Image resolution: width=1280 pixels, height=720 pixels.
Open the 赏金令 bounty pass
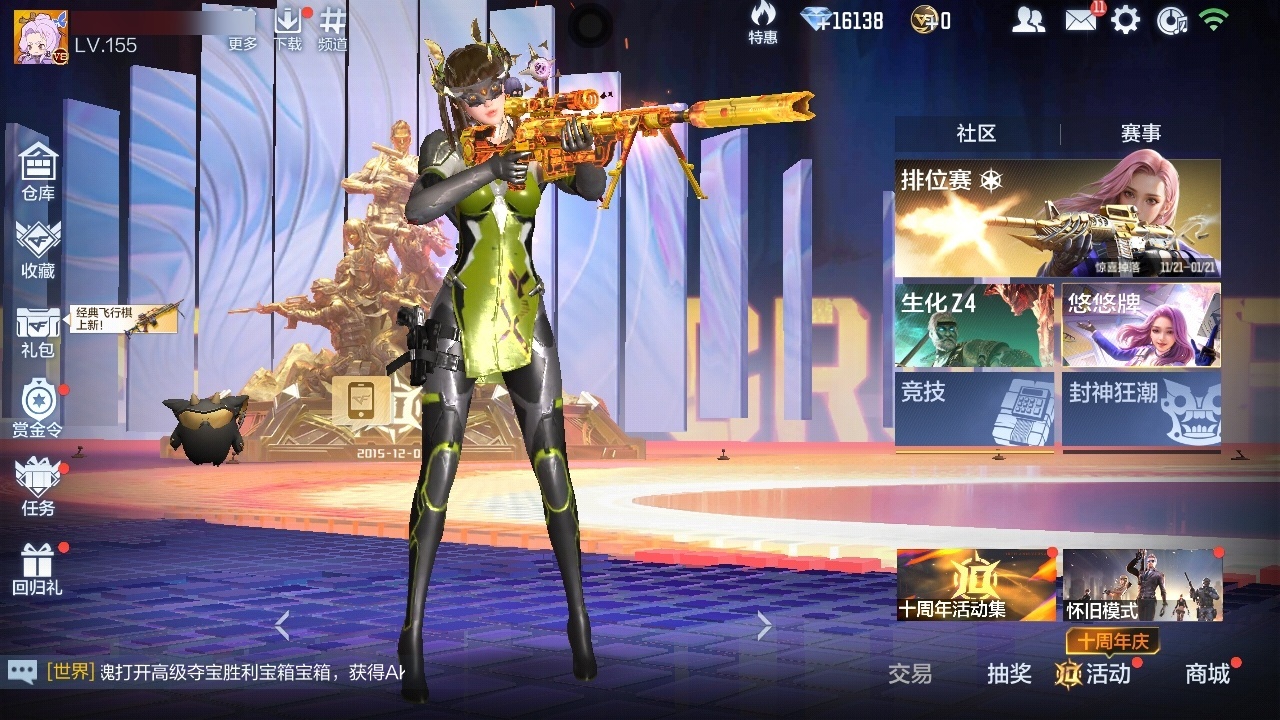(x=38, y=408)
